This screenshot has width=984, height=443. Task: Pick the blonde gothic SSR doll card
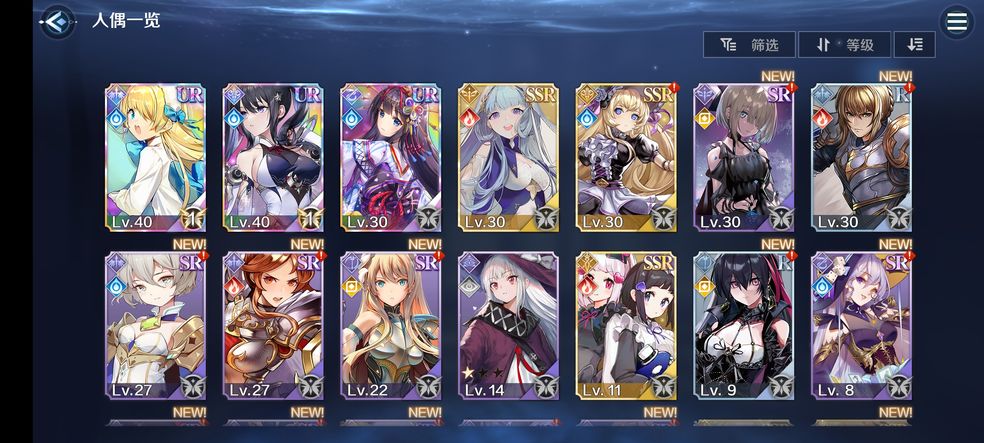(626, 157)
